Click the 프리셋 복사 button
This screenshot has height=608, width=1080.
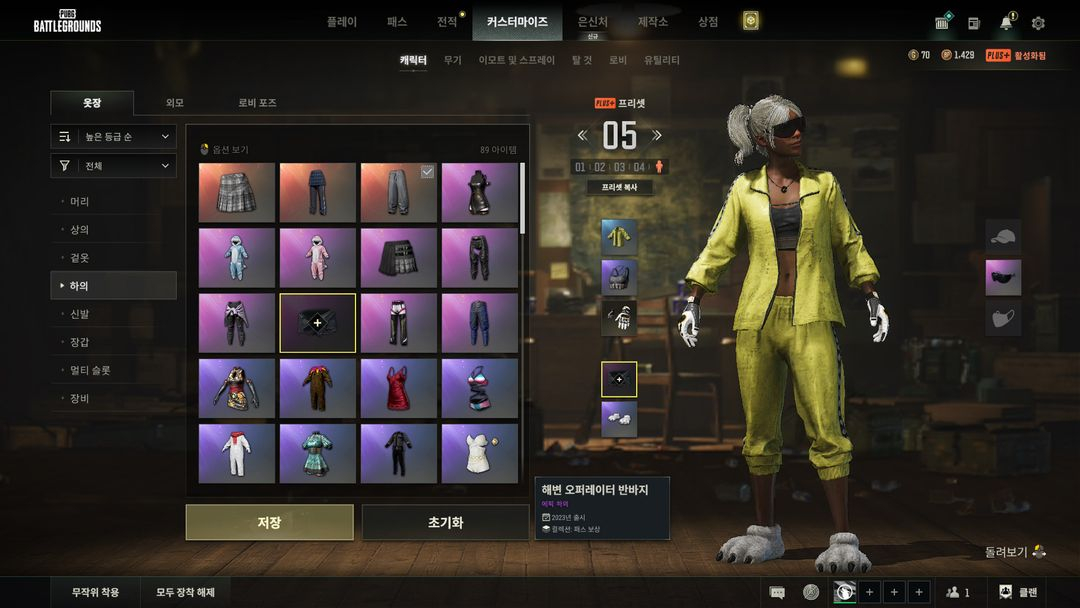point(619,187)
